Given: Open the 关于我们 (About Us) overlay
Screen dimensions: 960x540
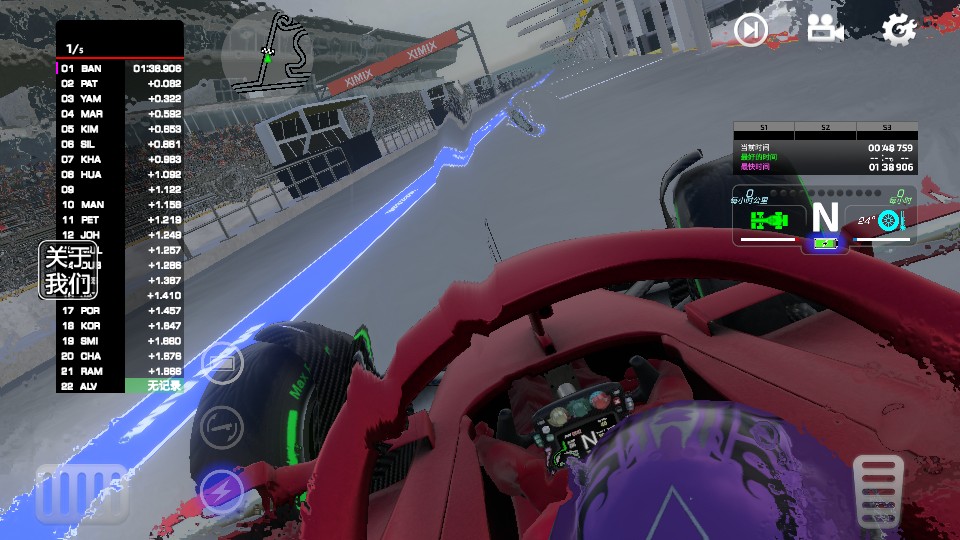Looking at the screenshot, I should point(69,270).
